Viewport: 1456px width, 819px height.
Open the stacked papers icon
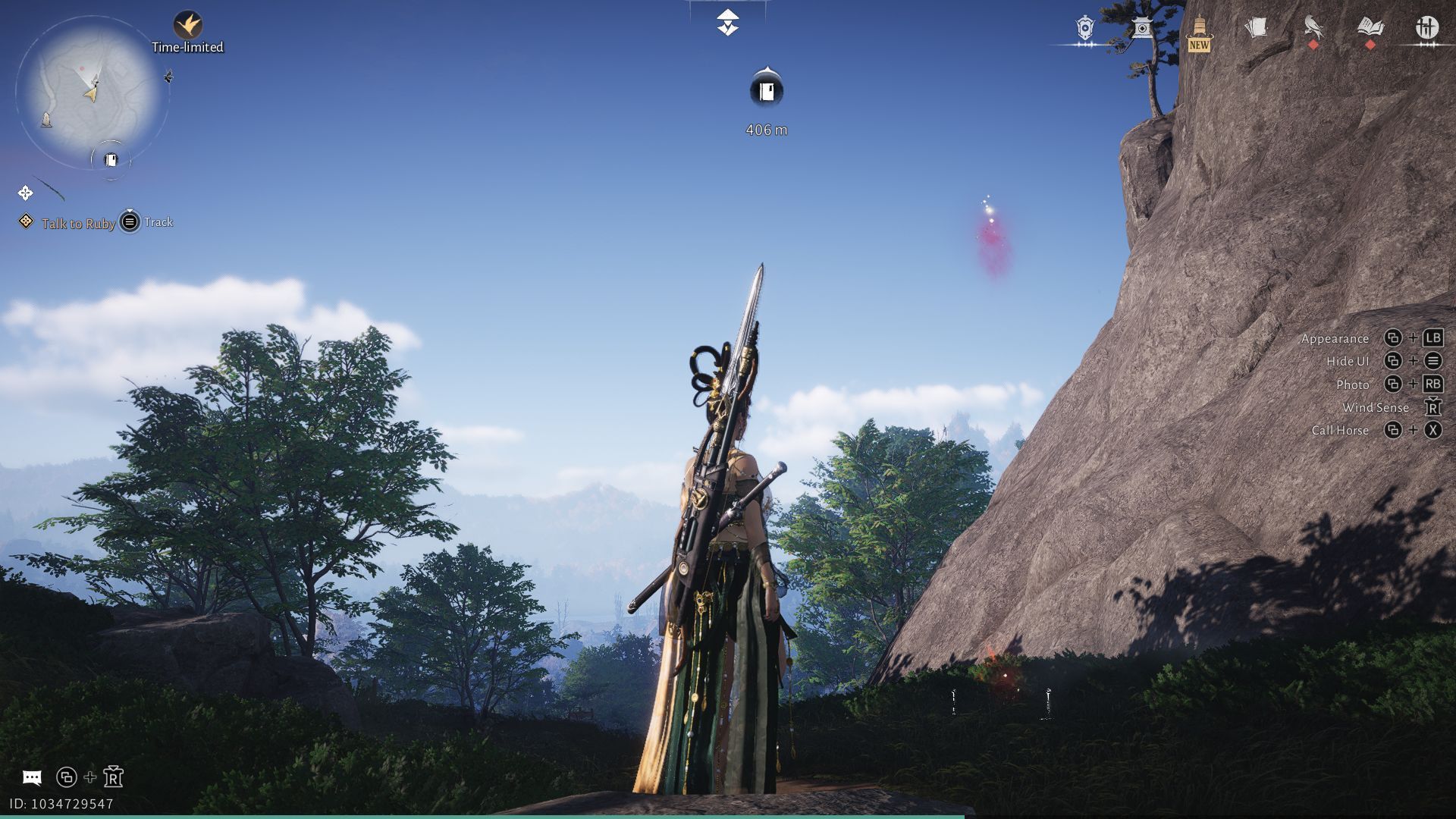pos(1256,29)
